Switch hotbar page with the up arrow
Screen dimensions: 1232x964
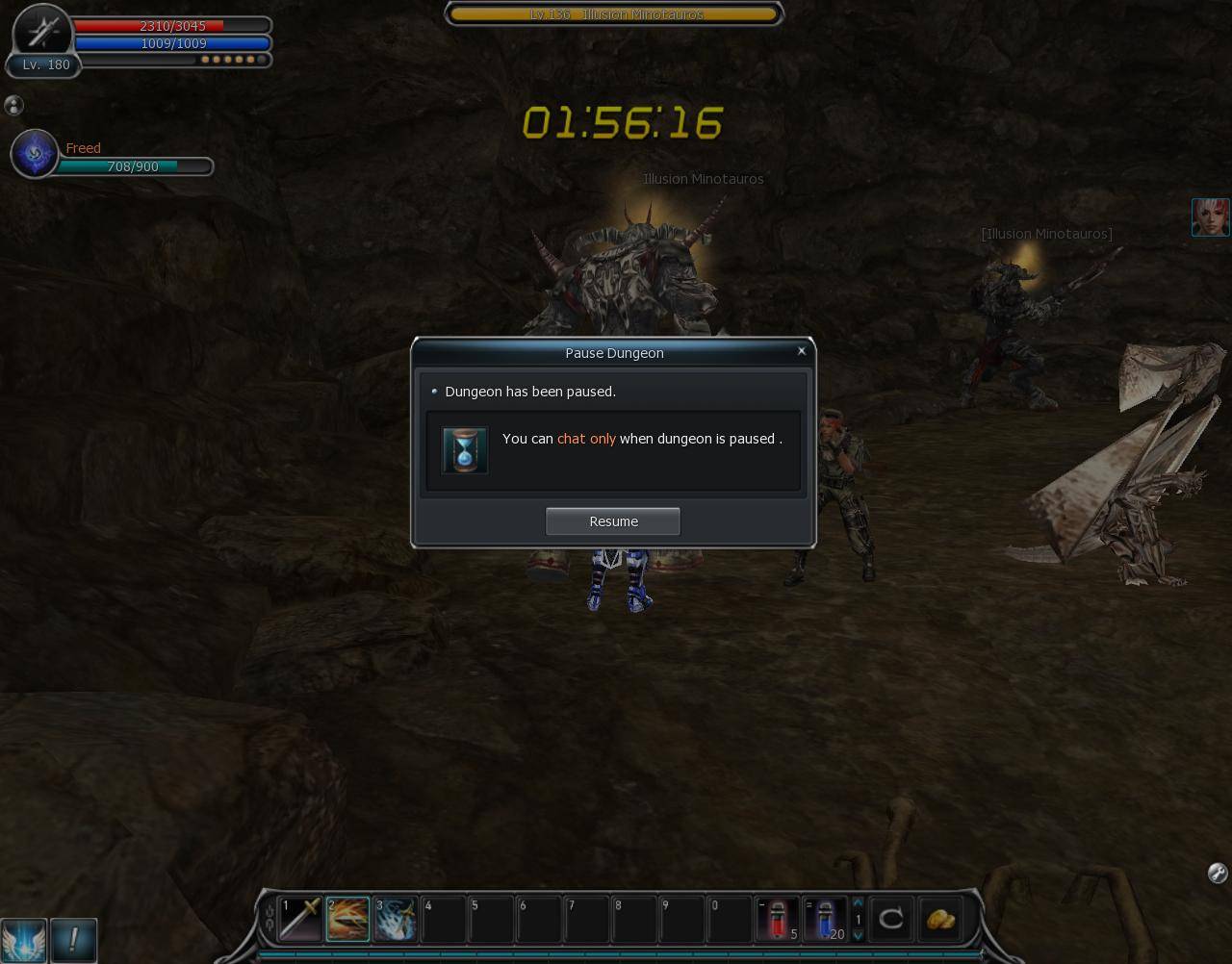pos(858,902)
